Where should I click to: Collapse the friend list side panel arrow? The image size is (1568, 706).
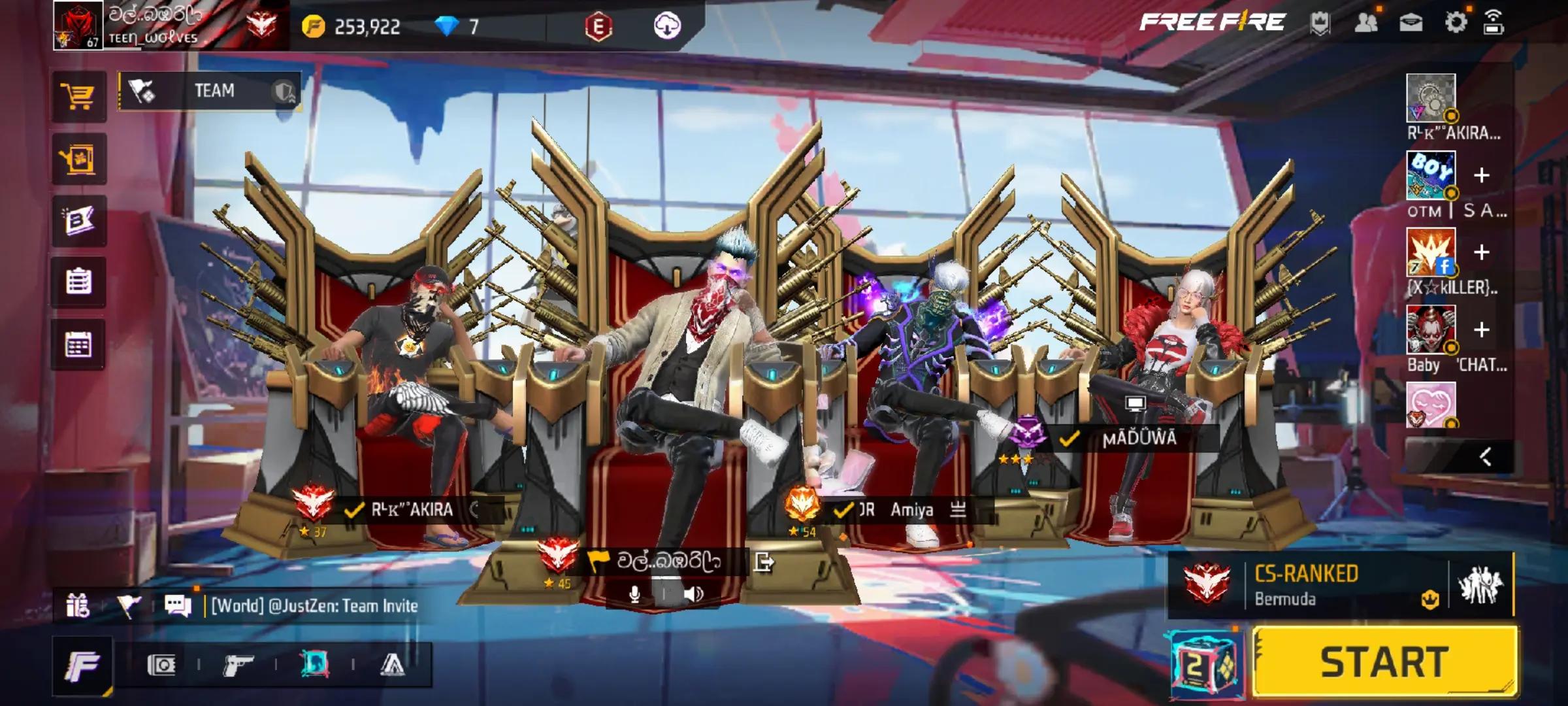tap(1486, 456)
